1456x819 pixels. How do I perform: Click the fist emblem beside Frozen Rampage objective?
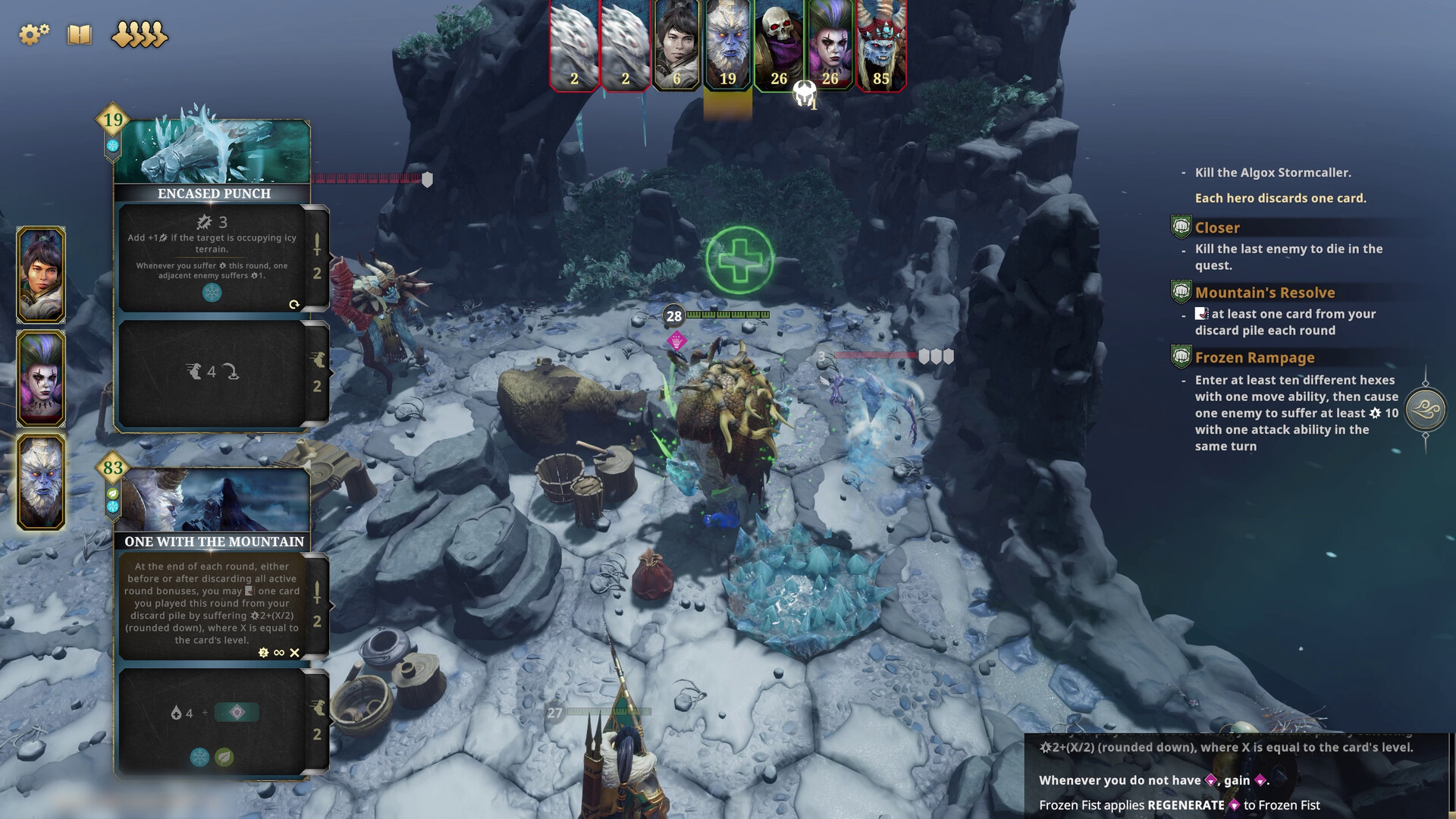click(1182, 357)
